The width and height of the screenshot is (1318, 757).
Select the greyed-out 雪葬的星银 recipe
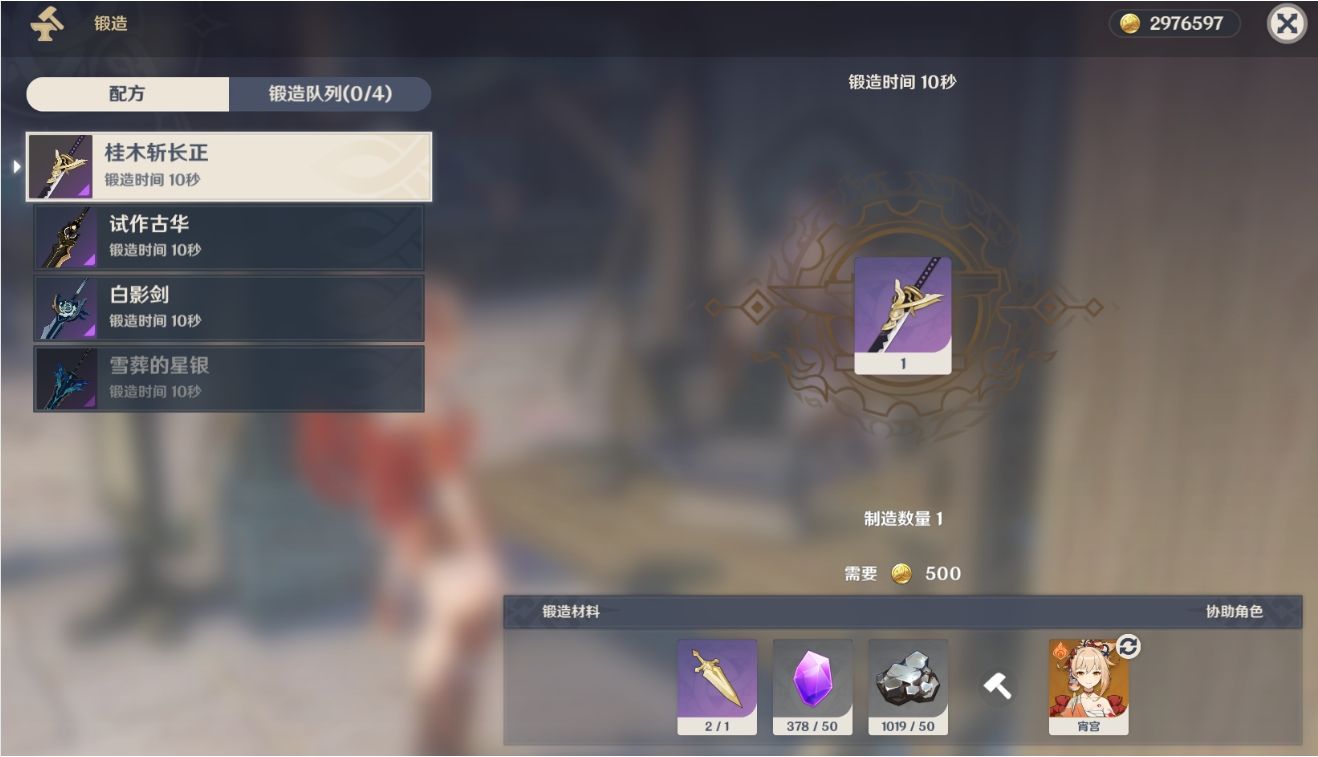click(x=228, y=377)
